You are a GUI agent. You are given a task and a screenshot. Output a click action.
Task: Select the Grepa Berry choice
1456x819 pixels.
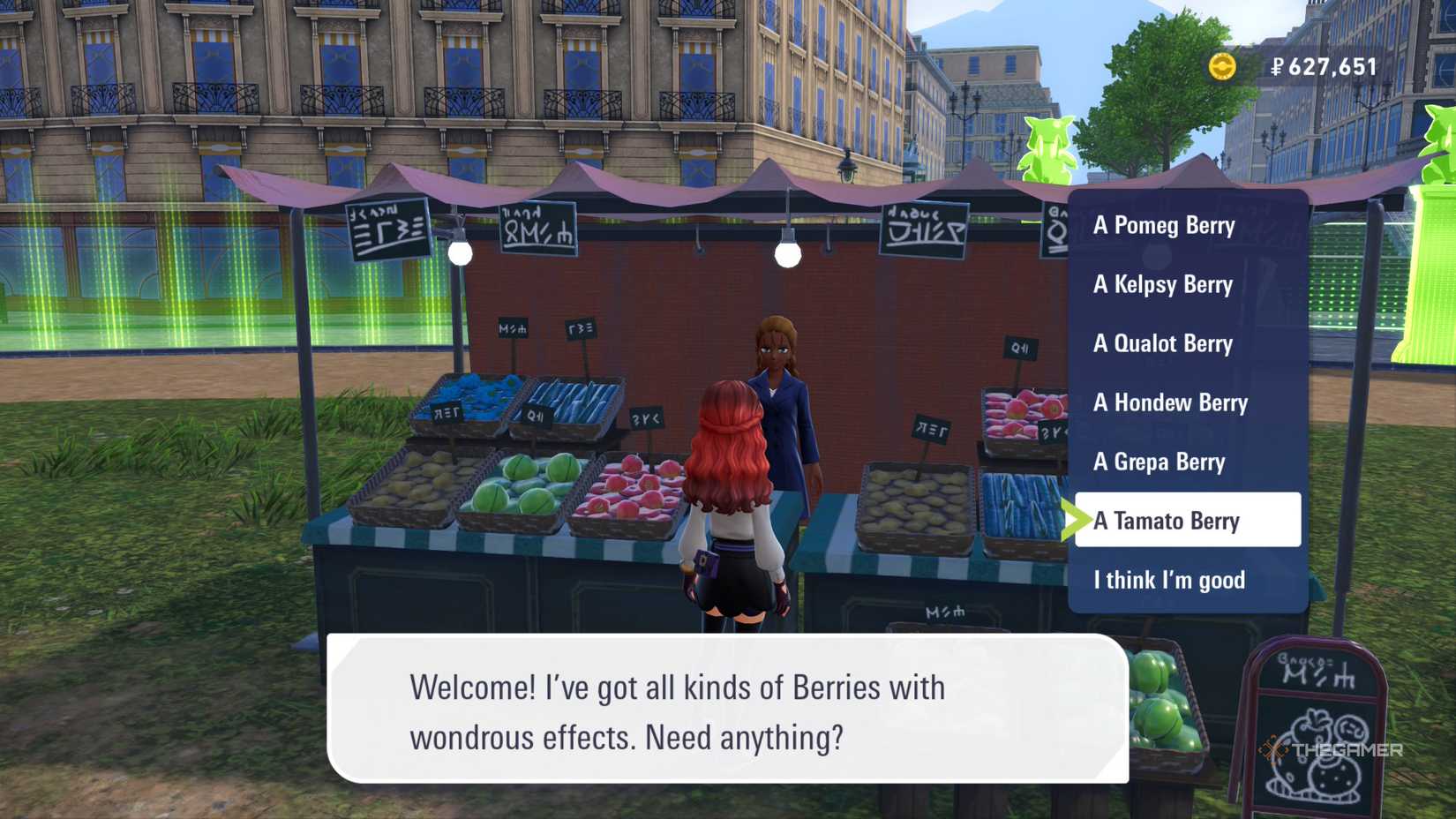1159,462
